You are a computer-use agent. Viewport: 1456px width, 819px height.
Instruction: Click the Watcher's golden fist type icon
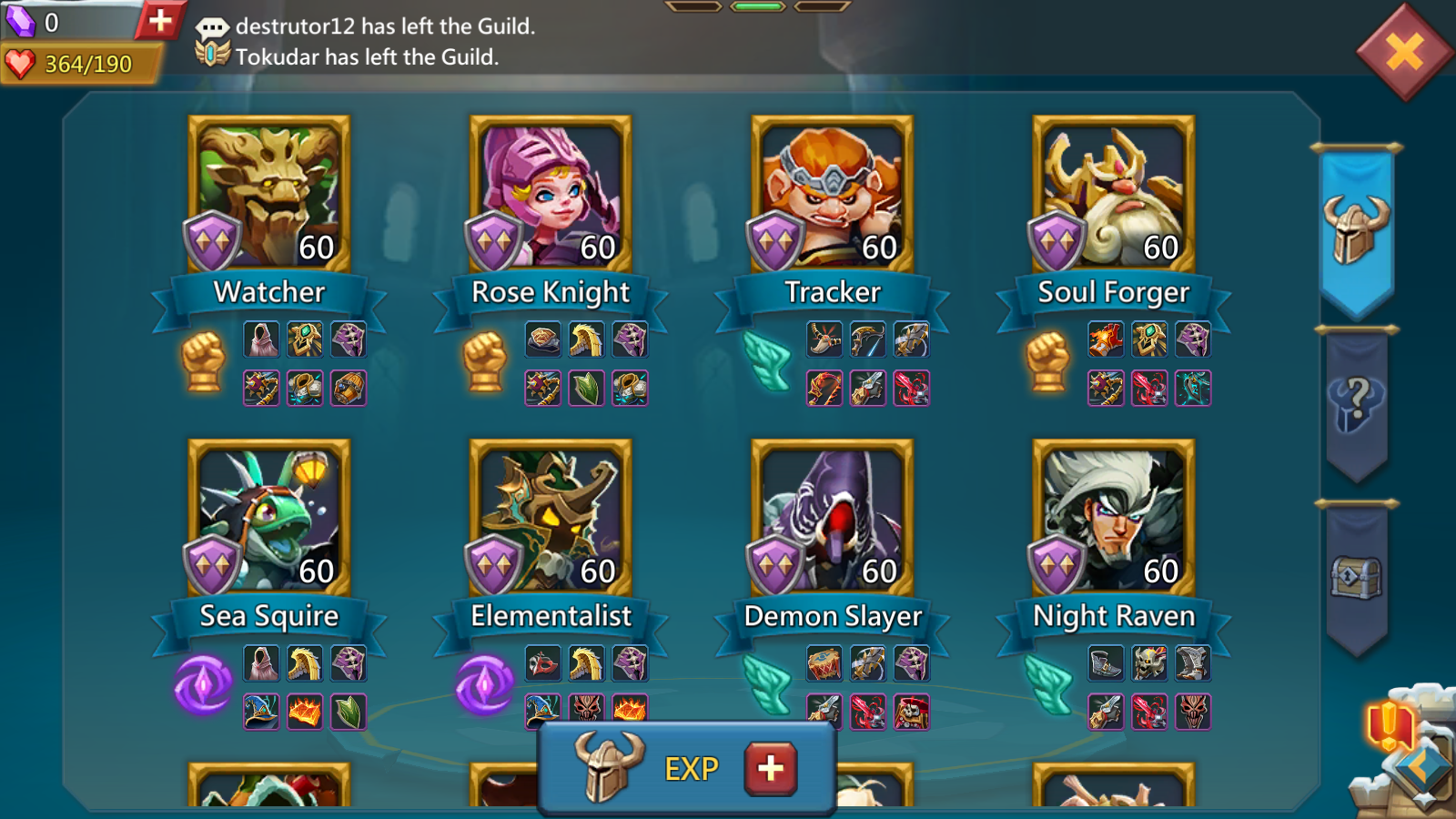204,361
